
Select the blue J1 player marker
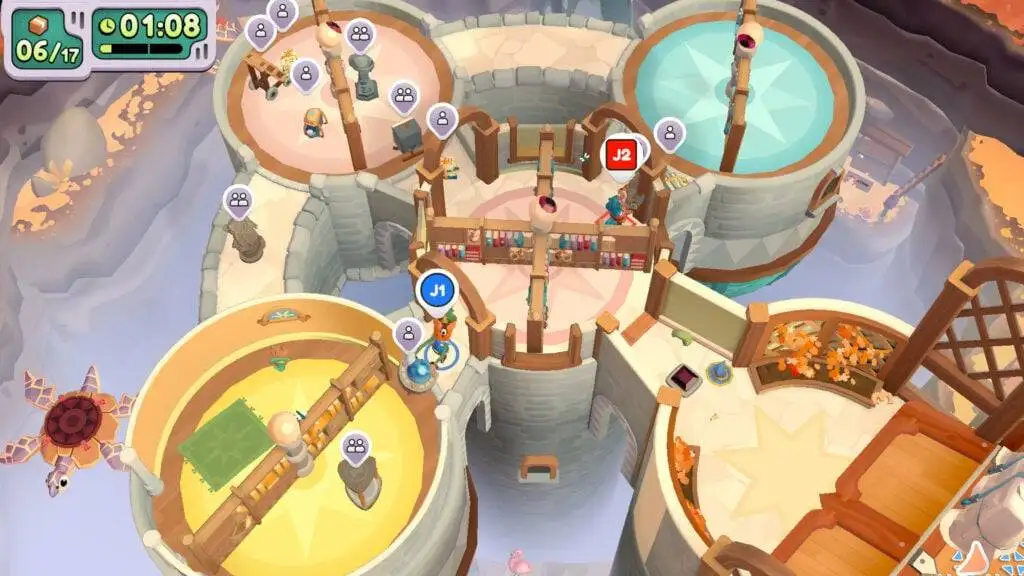click(436, 291)
